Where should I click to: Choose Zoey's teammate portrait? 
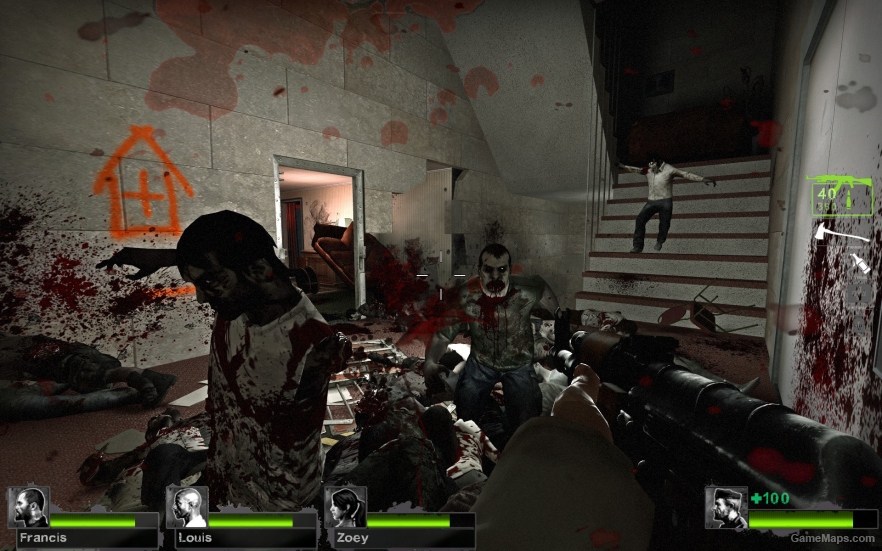click(344, 507)
